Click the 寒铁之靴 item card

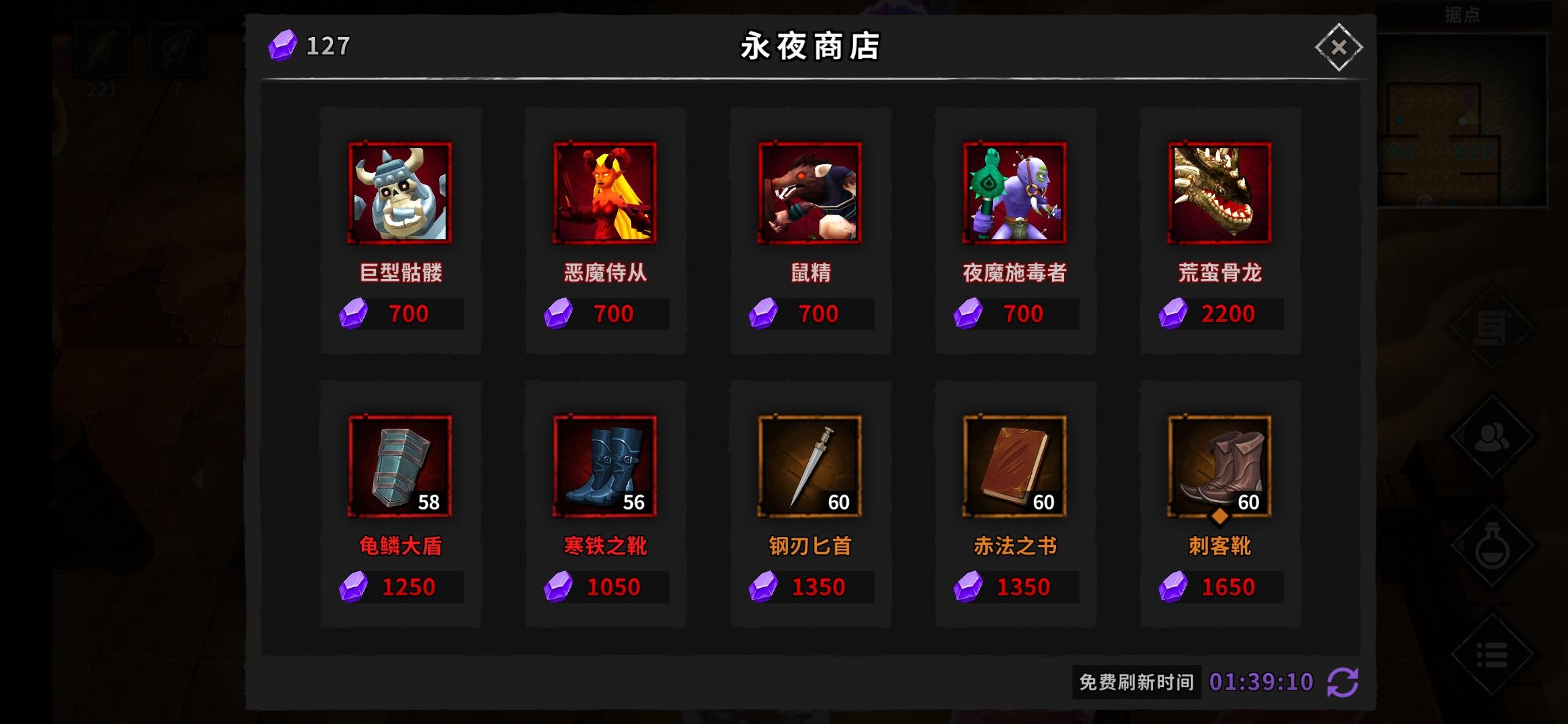605,464
